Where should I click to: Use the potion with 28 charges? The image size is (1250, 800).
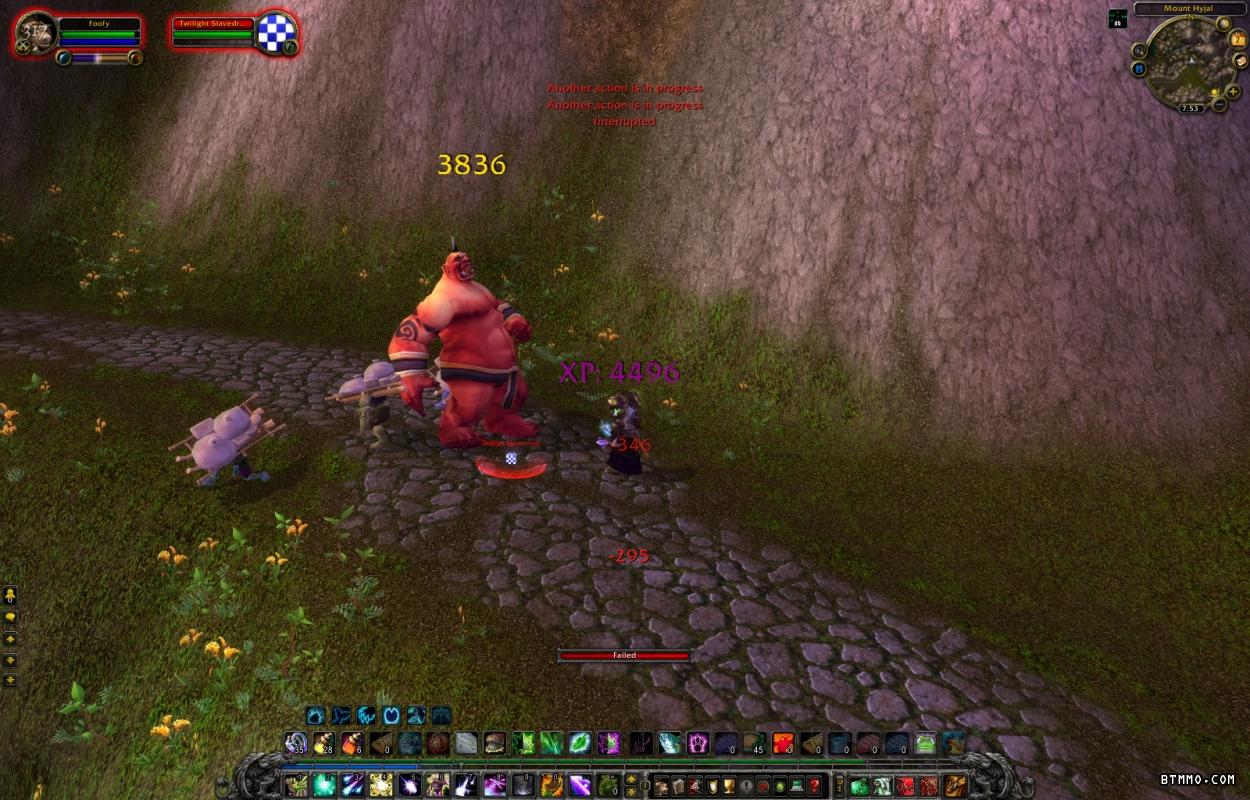pos(324,743)
